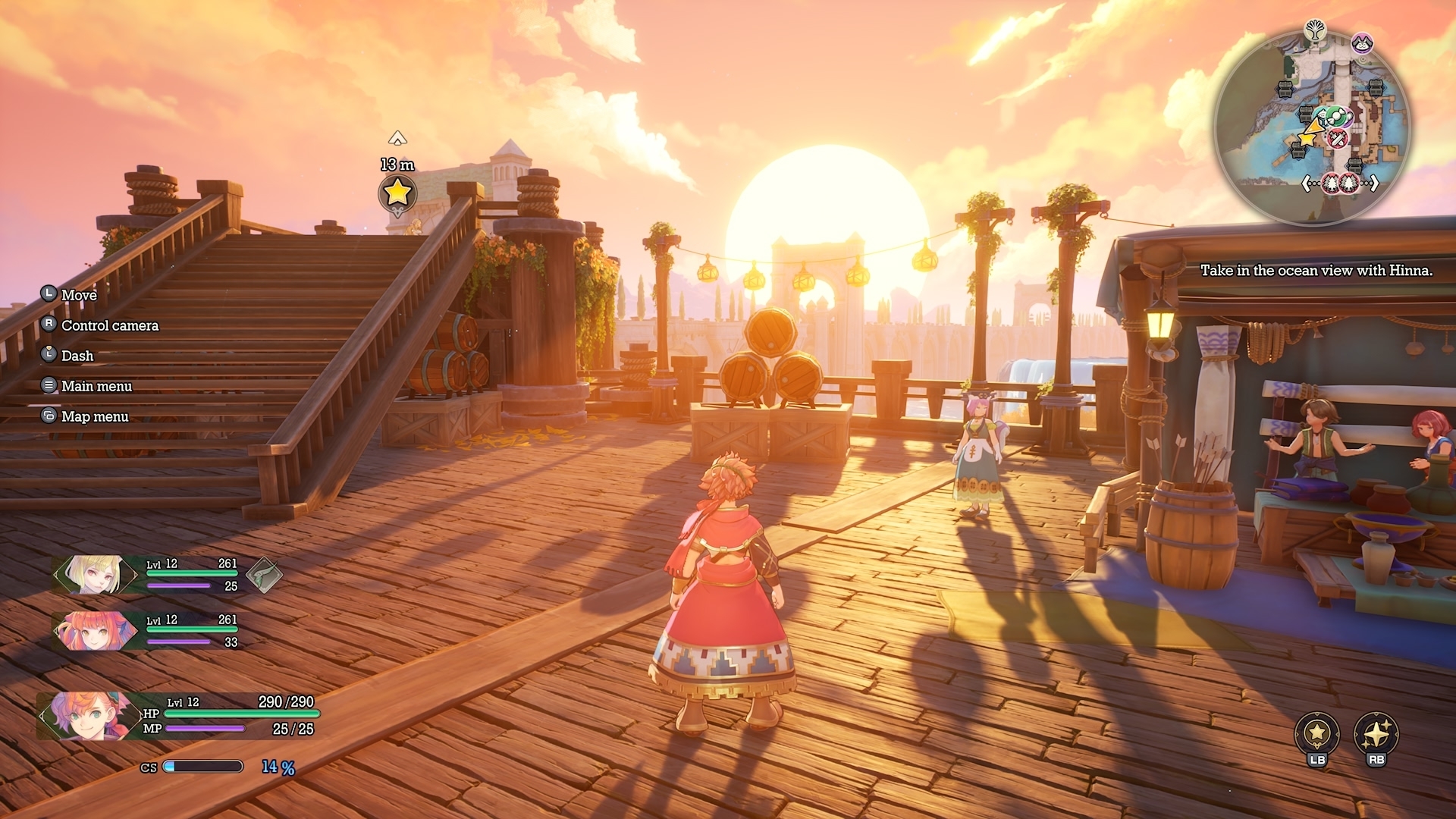
Task: Open the circular minimap
Action: click(1312, 129)
